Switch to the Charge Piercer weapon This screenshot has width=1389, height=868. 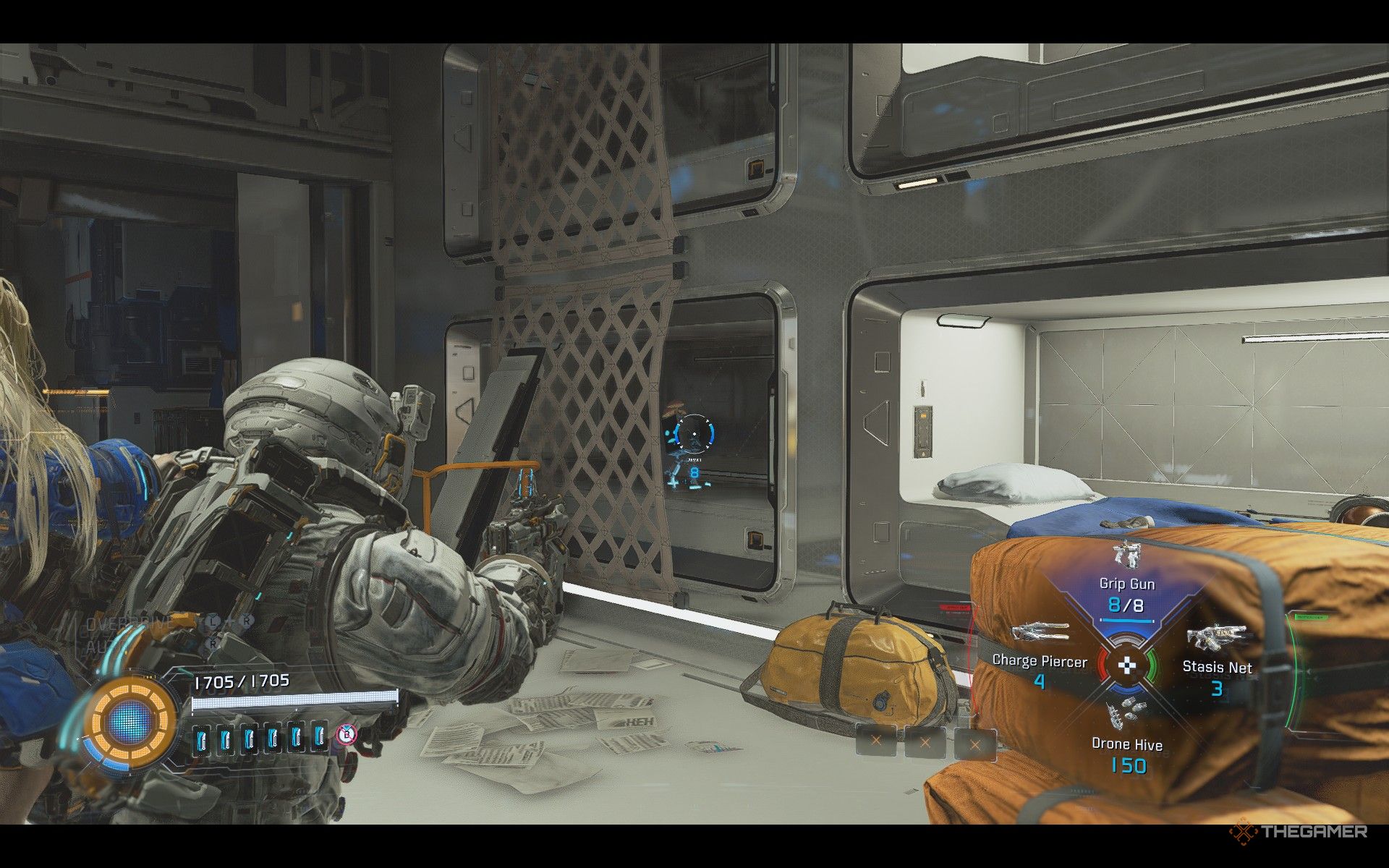1040,657
